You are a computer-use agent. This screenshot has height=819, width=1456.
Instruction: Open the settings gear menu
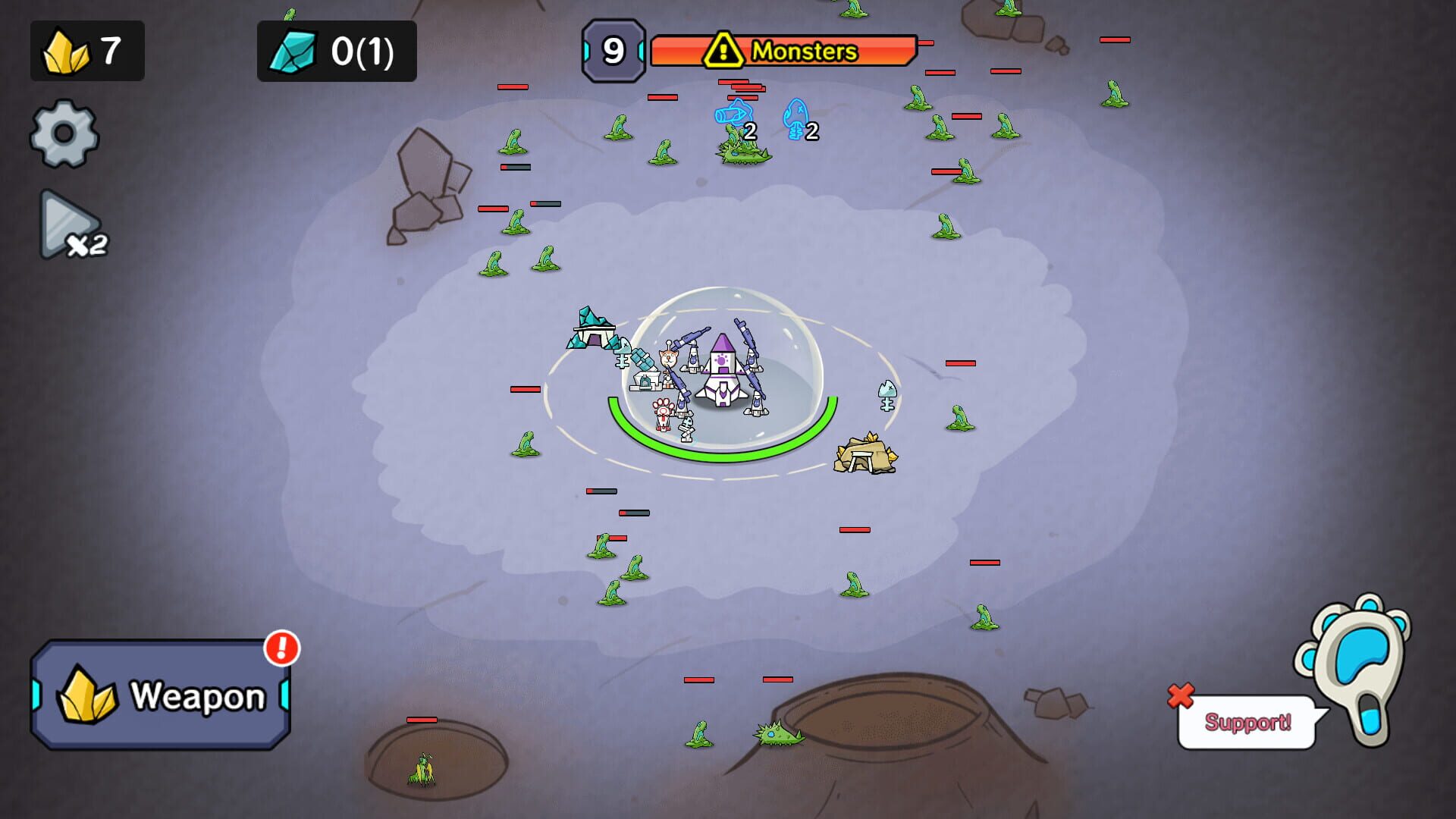click(x=64, y=135)
